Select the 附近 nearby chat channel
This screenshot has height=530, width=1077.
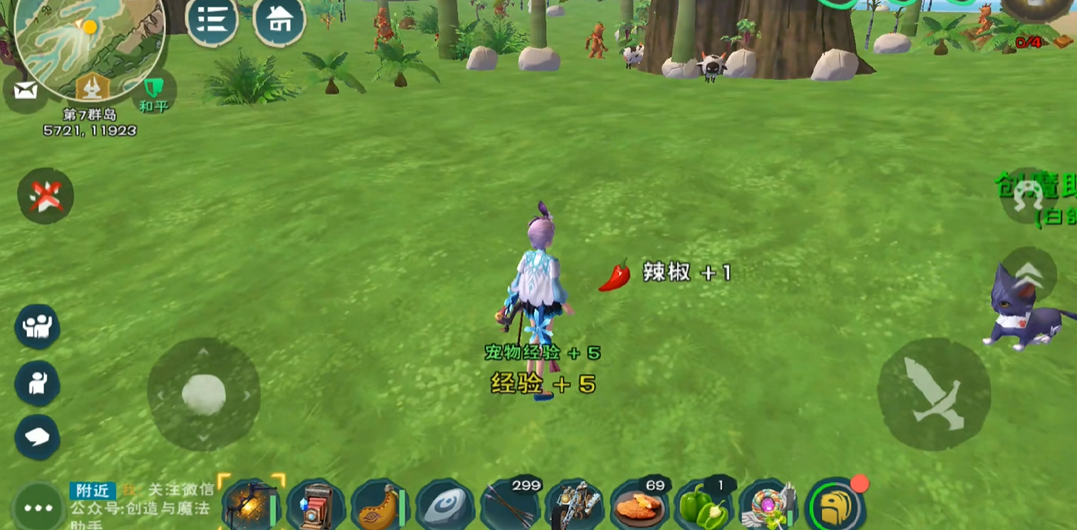click(x=92, y=490)
